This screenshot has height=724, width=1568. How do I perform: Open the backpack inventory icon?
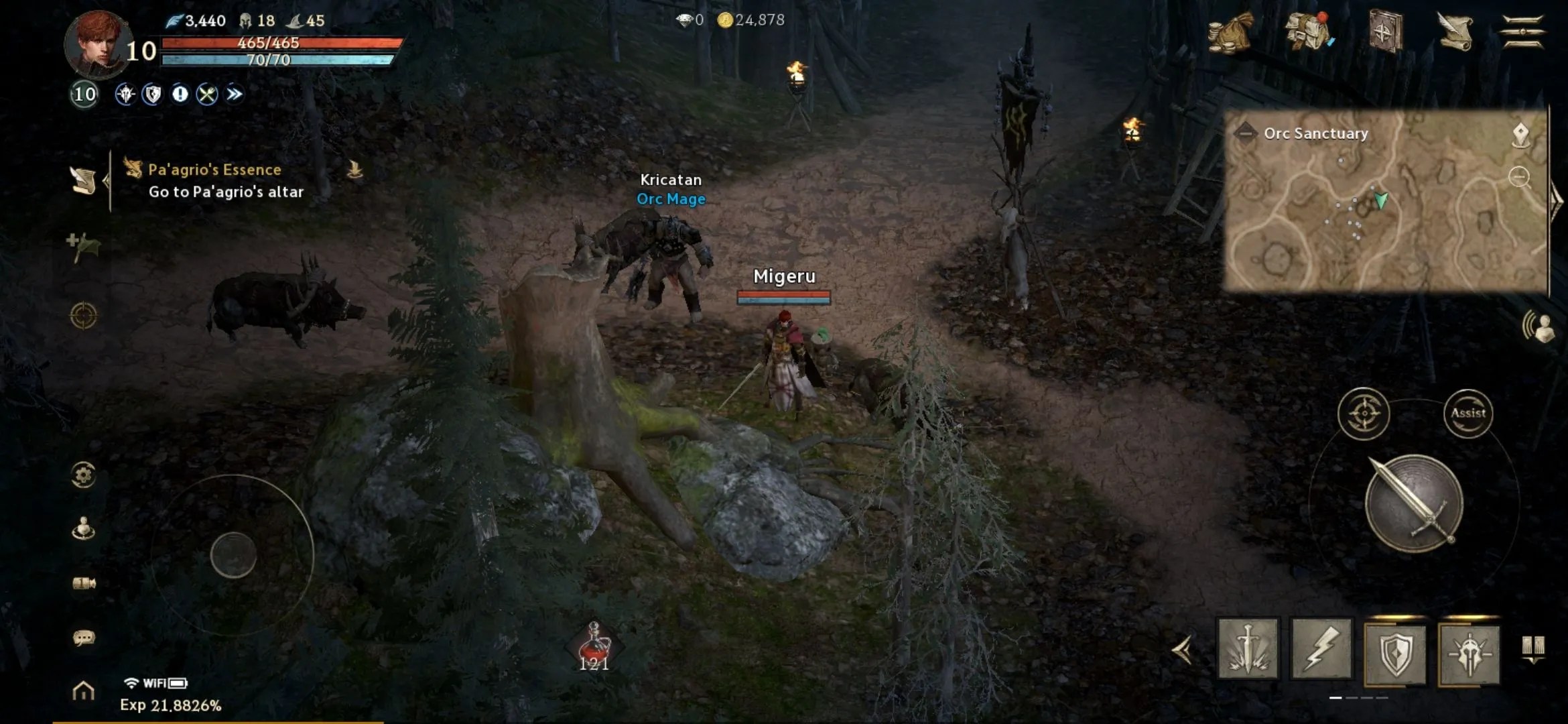tap(1307, 32)
